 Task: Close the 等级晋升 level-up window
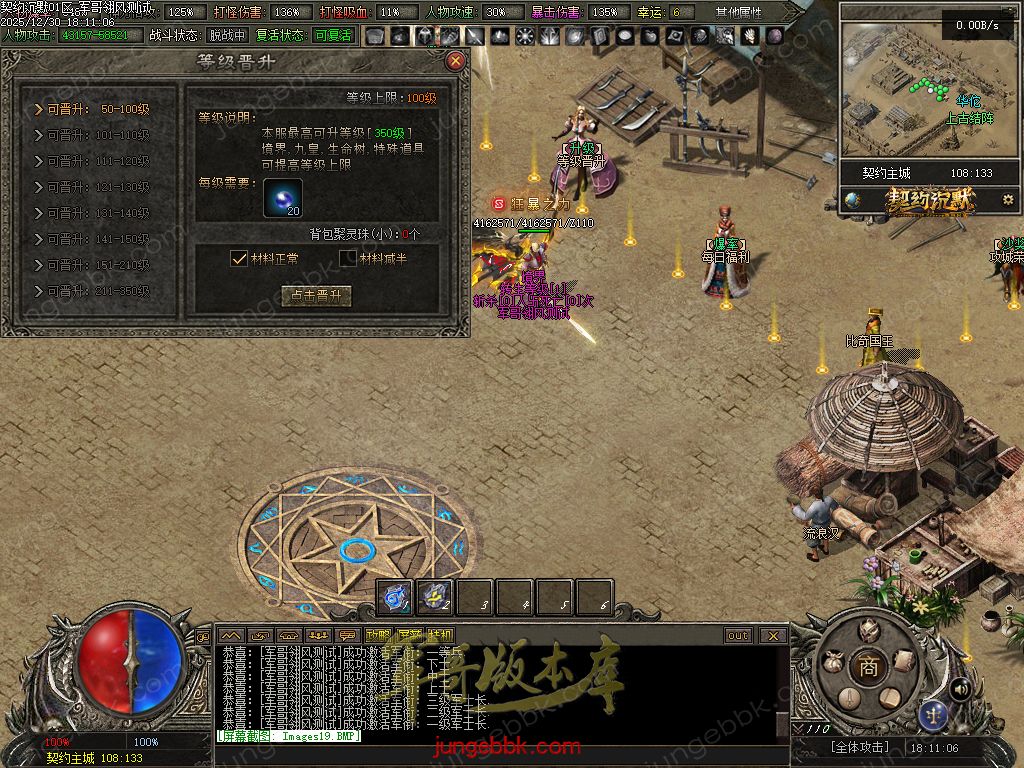tap(456, 61)
